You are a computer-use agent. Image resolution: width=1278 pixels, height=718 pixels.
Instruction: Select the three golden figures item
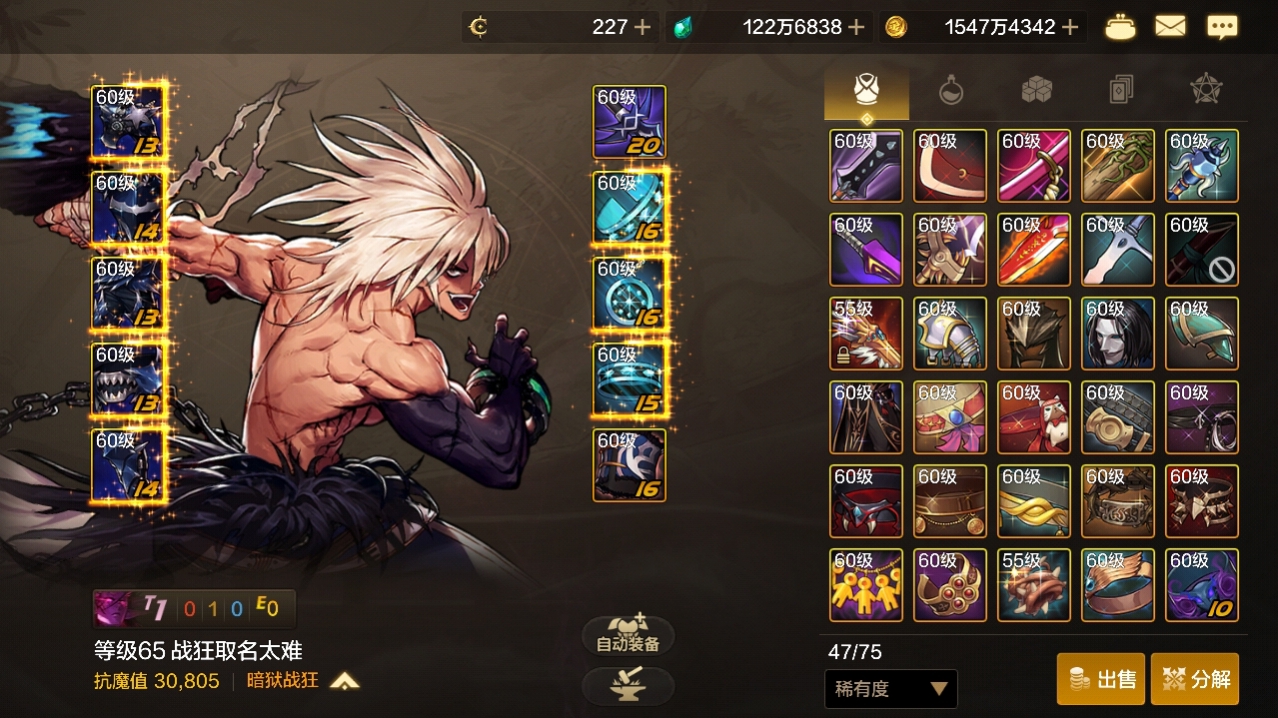coord(866,585)
